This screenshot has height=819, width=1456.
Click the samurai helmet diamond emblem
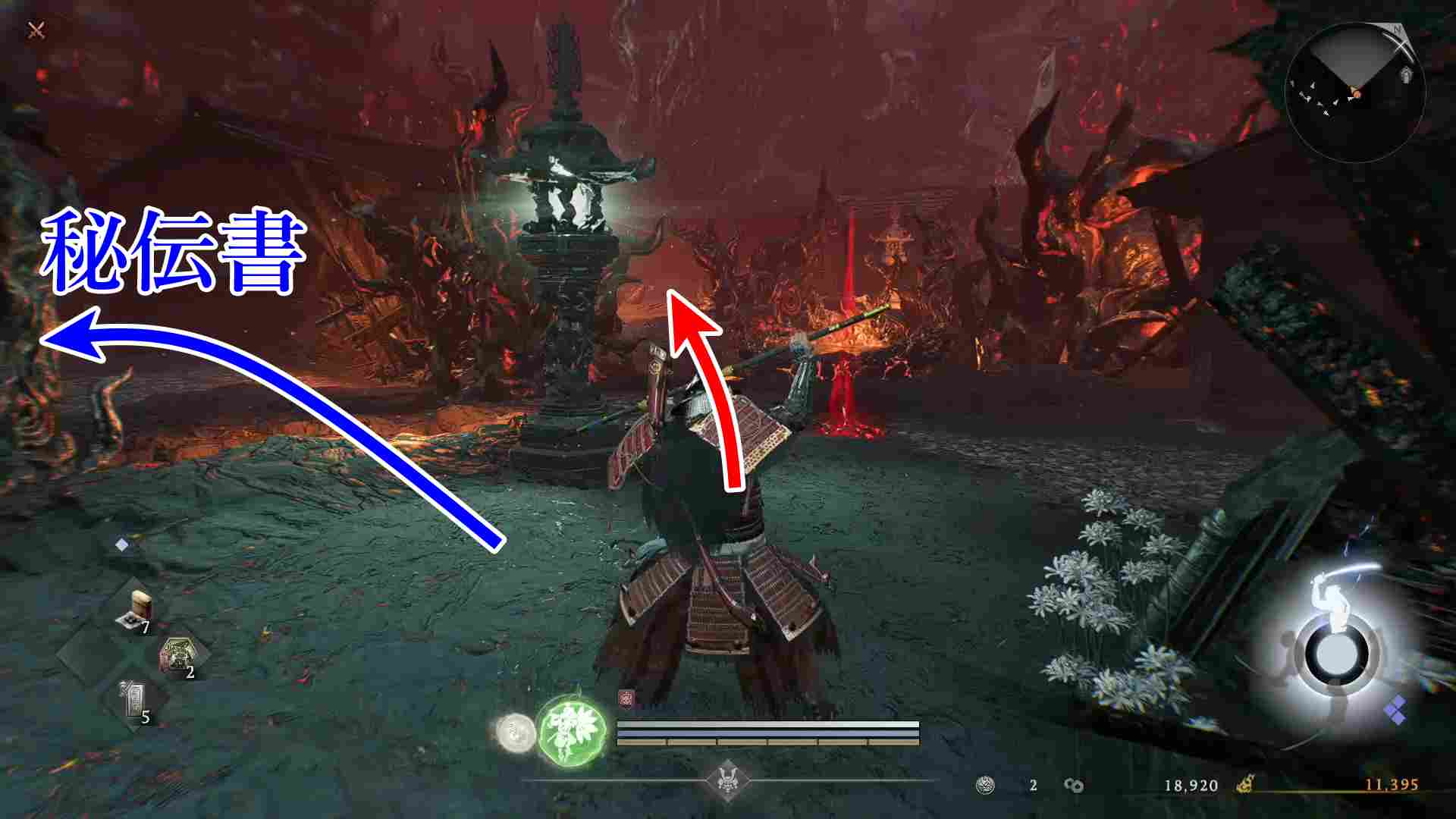(x=727, y=781)
